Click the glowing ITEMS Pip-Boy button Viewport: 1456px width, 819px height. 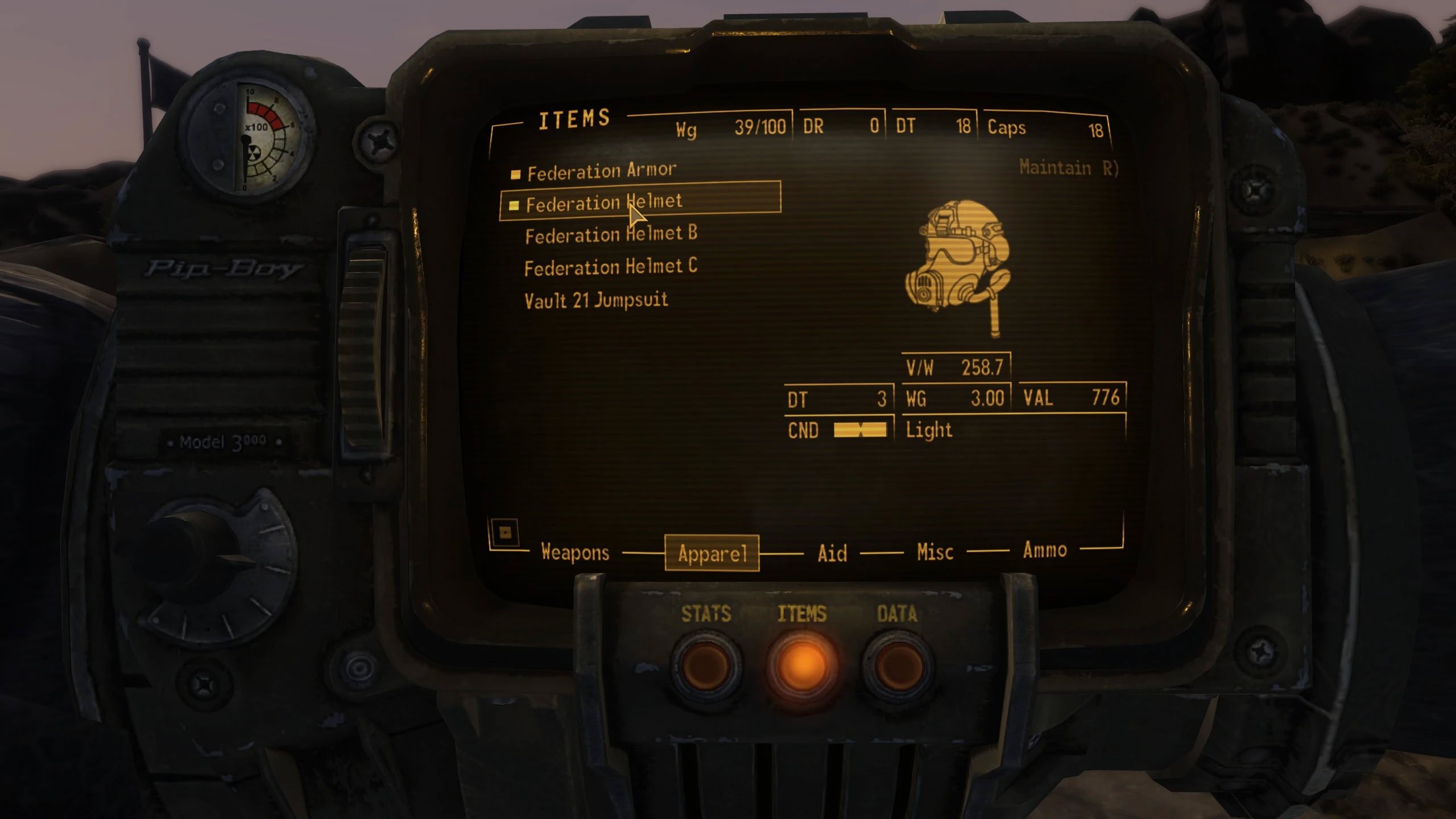pos(802,664)
